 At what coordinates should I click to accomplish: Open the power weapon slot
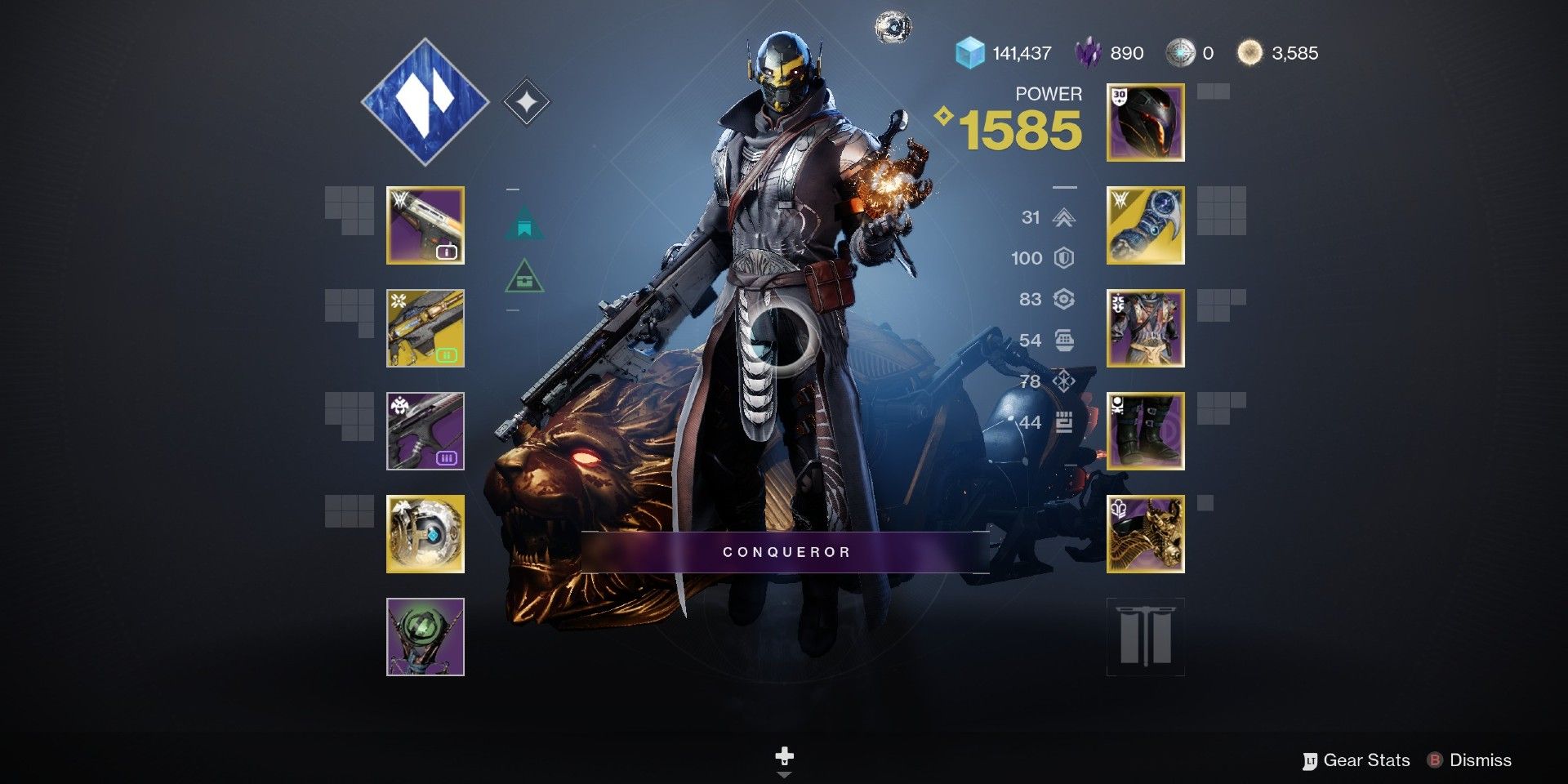click(x=424, y=432)
